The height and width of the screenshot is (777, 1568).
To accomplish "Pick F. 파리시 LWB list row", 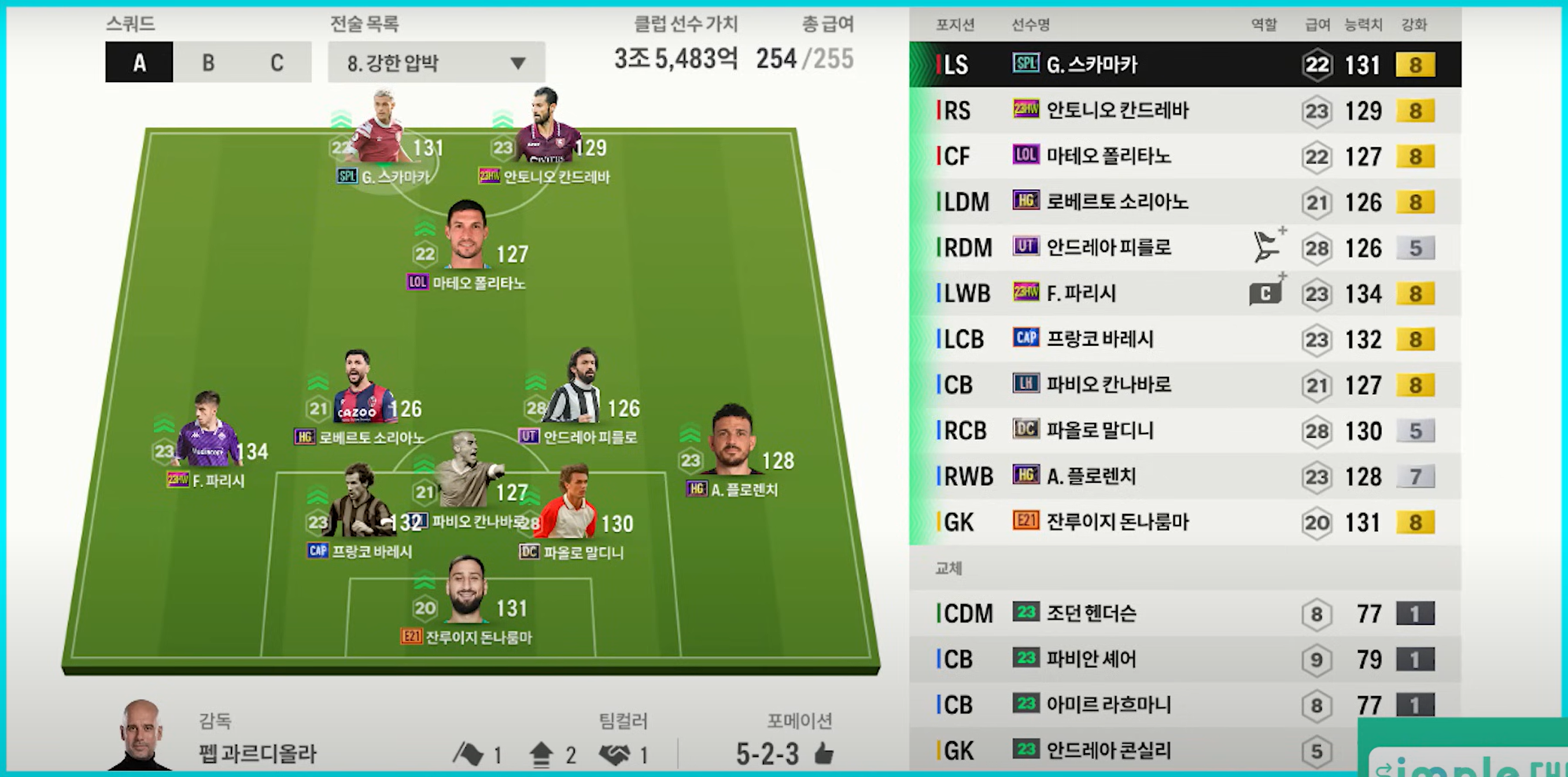I will (x=1185, y=293).
